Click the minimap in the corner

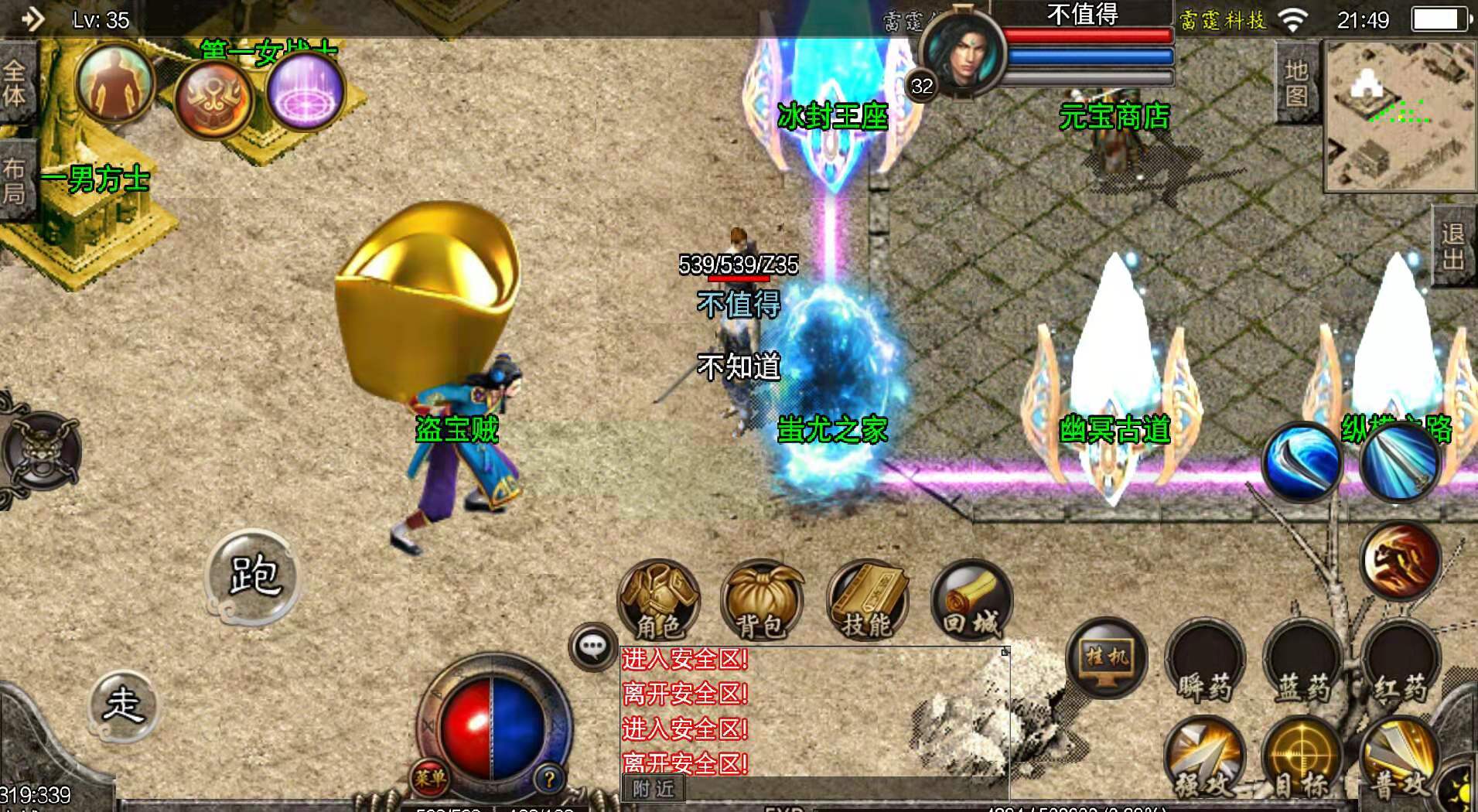pyautogui.click(x=1400, y=114)
